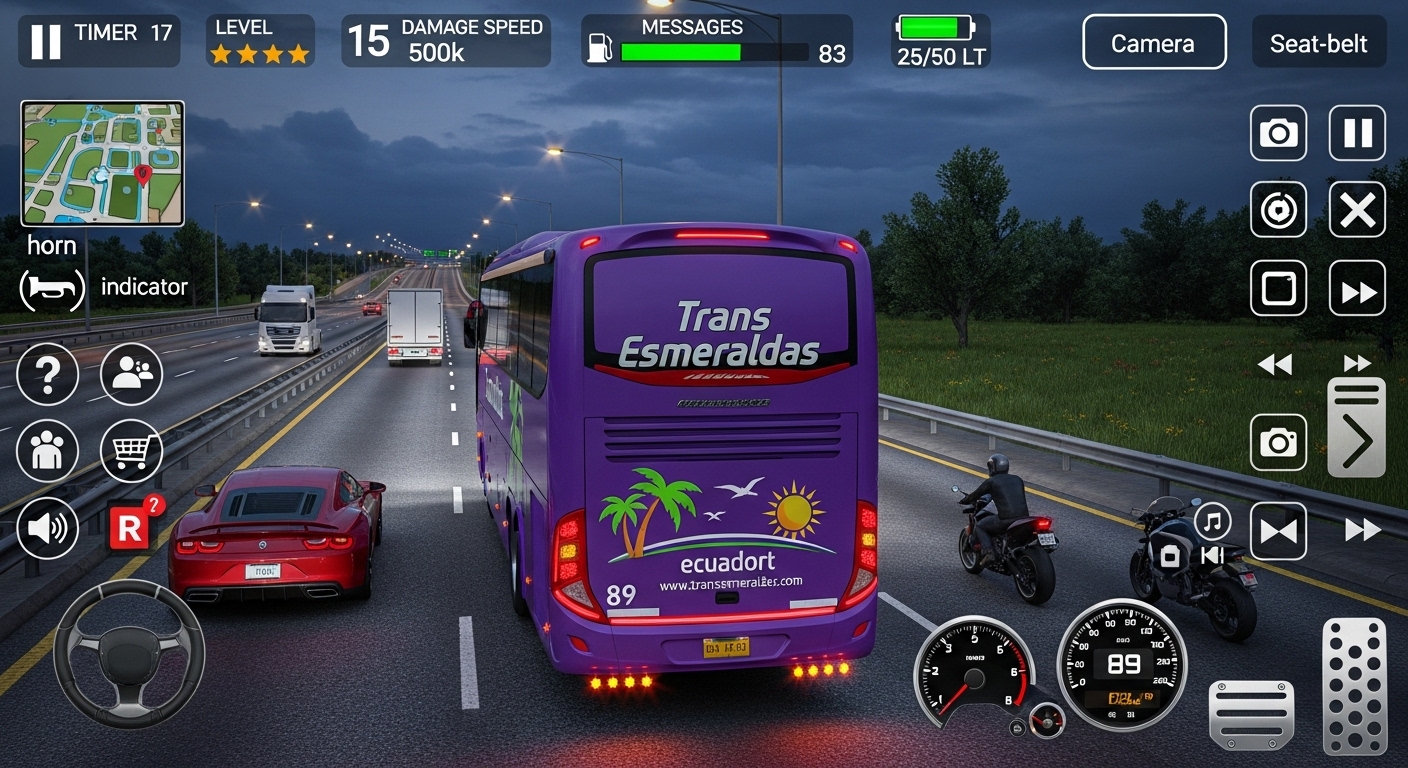Click the shopping cart shop icon
The width and height of the screenshot is (1408, 768).
point(131,451)
